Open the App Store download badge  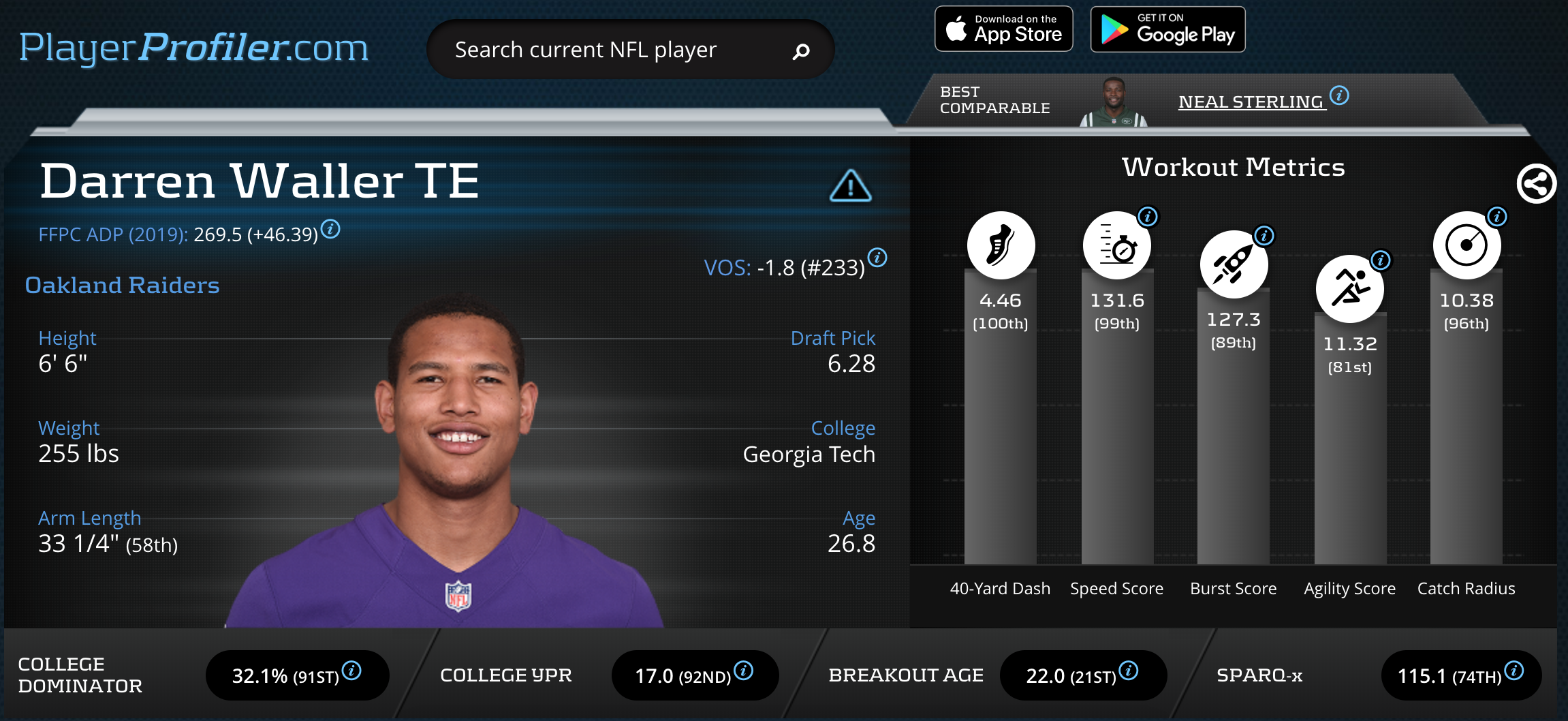pyautogui.click(x=1003, y=29)
